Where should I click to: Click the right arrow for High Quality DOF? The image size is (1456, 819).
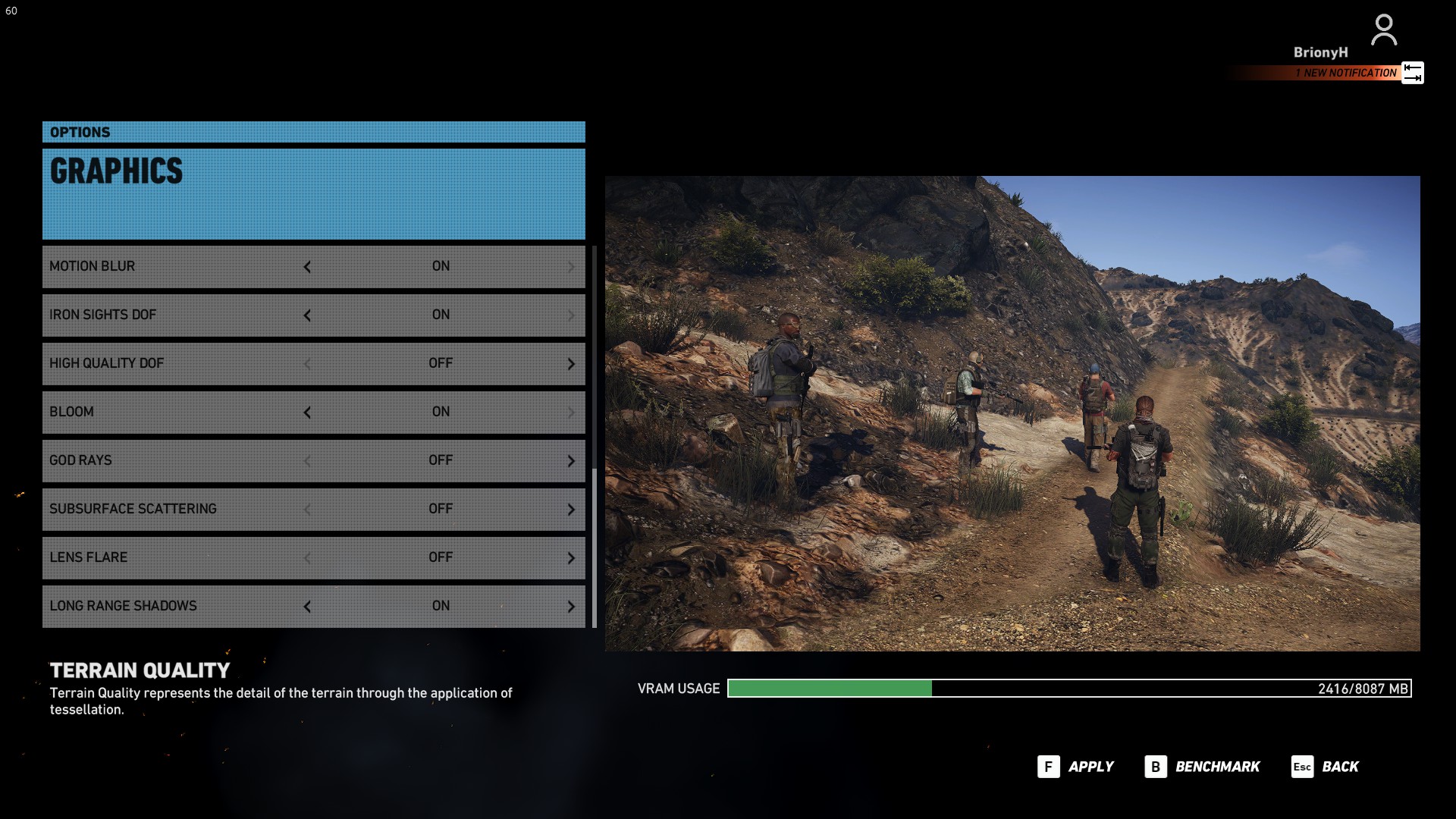(x=571, y=364)
